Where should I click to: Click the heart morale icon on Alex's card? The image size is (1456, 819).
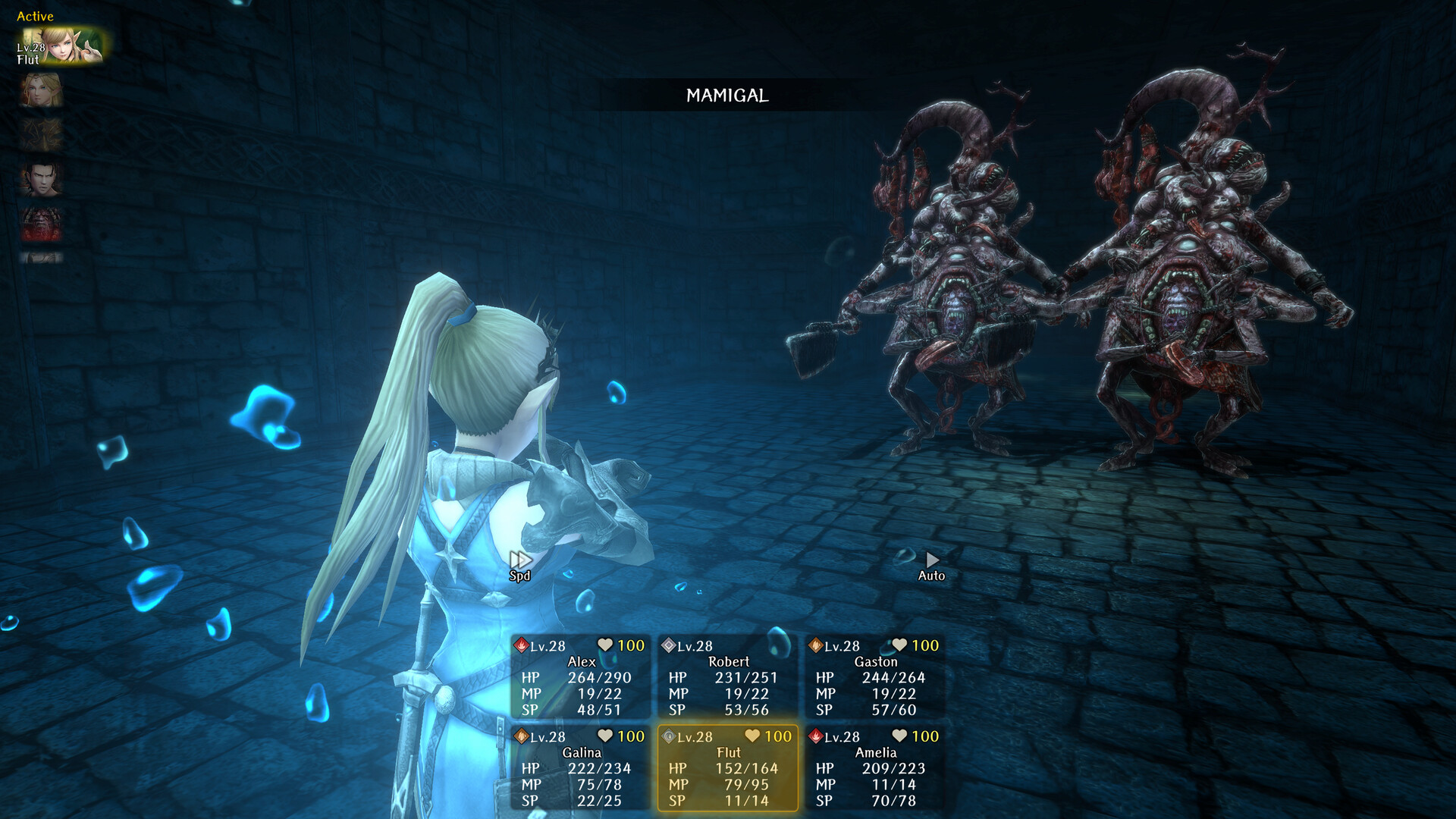point(604,645)
